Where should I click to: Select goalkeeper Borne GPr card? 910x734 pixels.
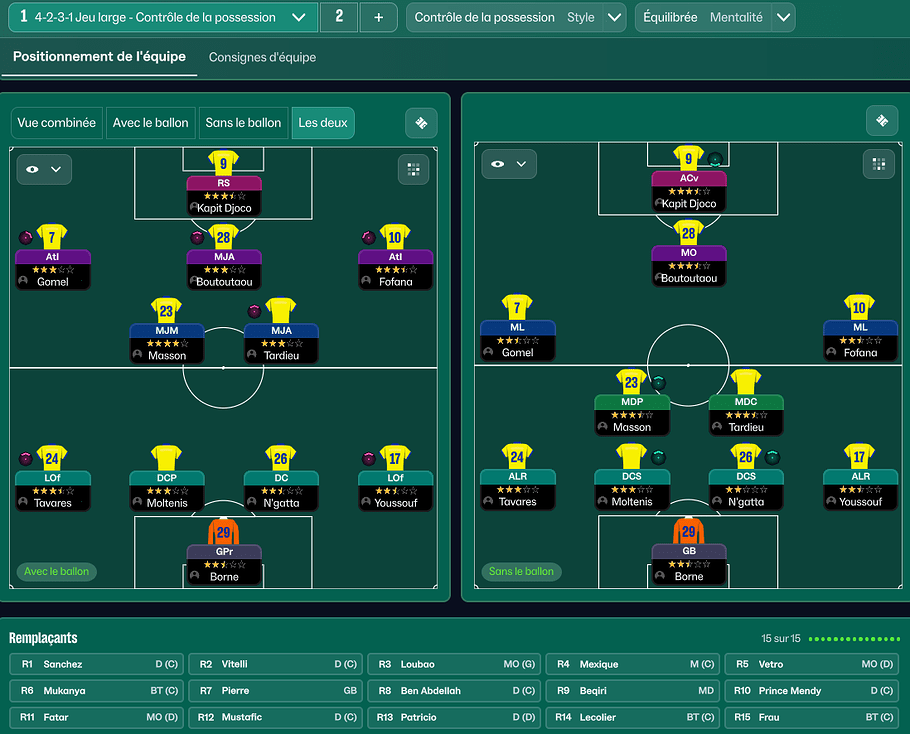pos(223,563)
